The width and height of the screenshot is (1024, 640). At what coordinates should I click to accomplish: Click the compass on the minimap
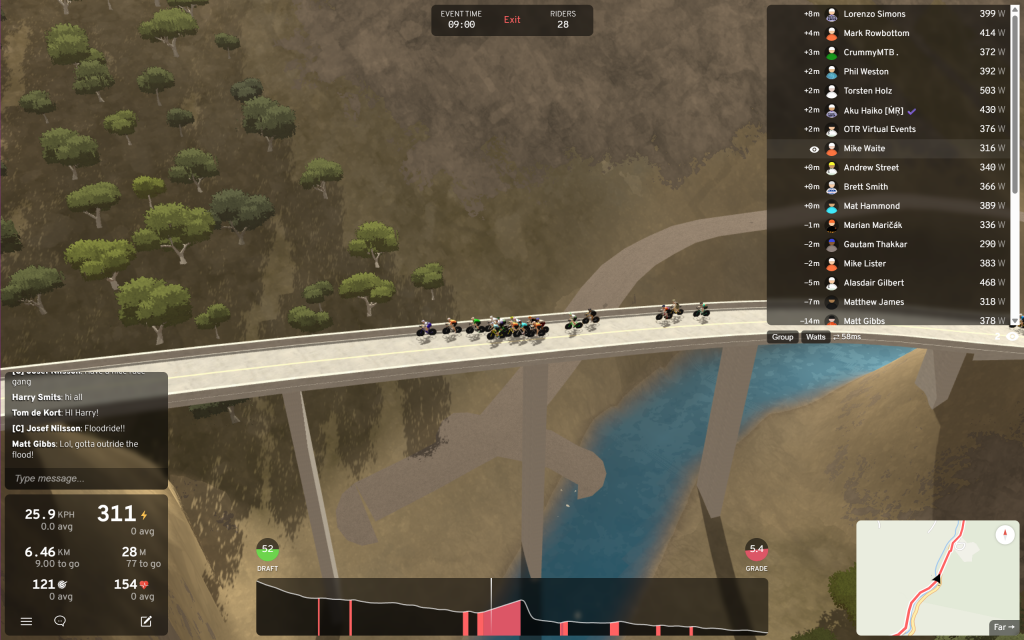1005,535
